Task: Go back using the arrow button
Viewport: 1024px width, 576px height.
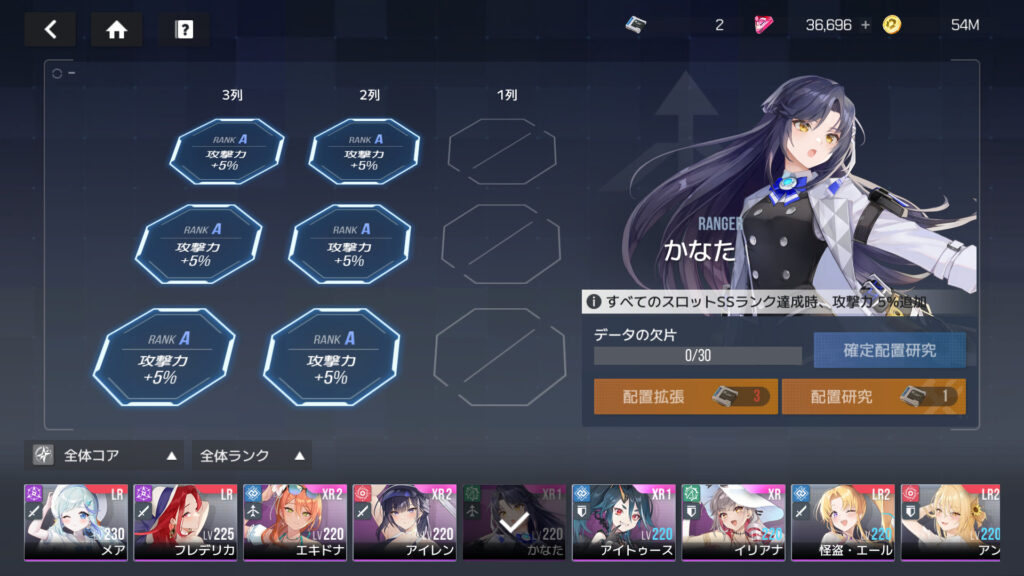Action: click(50, 29)
